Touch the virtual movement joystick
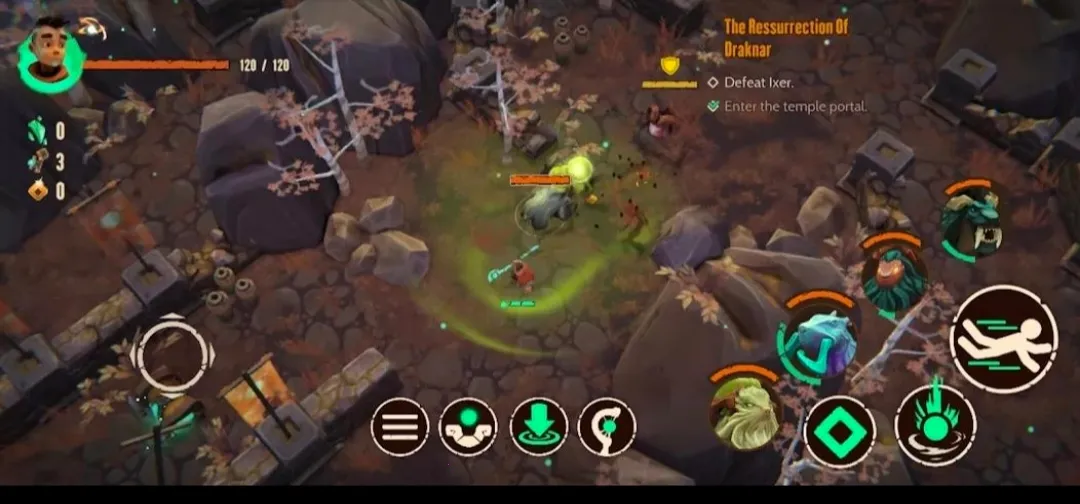The image size is (1080, 504). [171, 353]
